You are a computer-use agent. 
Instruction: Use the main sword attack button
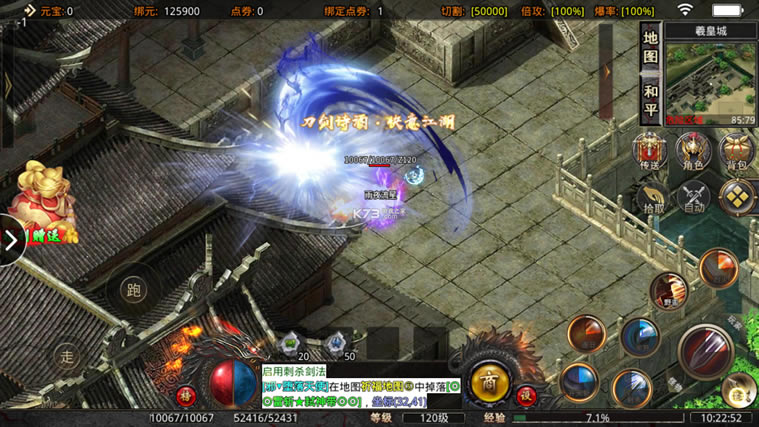coord(705,351)
